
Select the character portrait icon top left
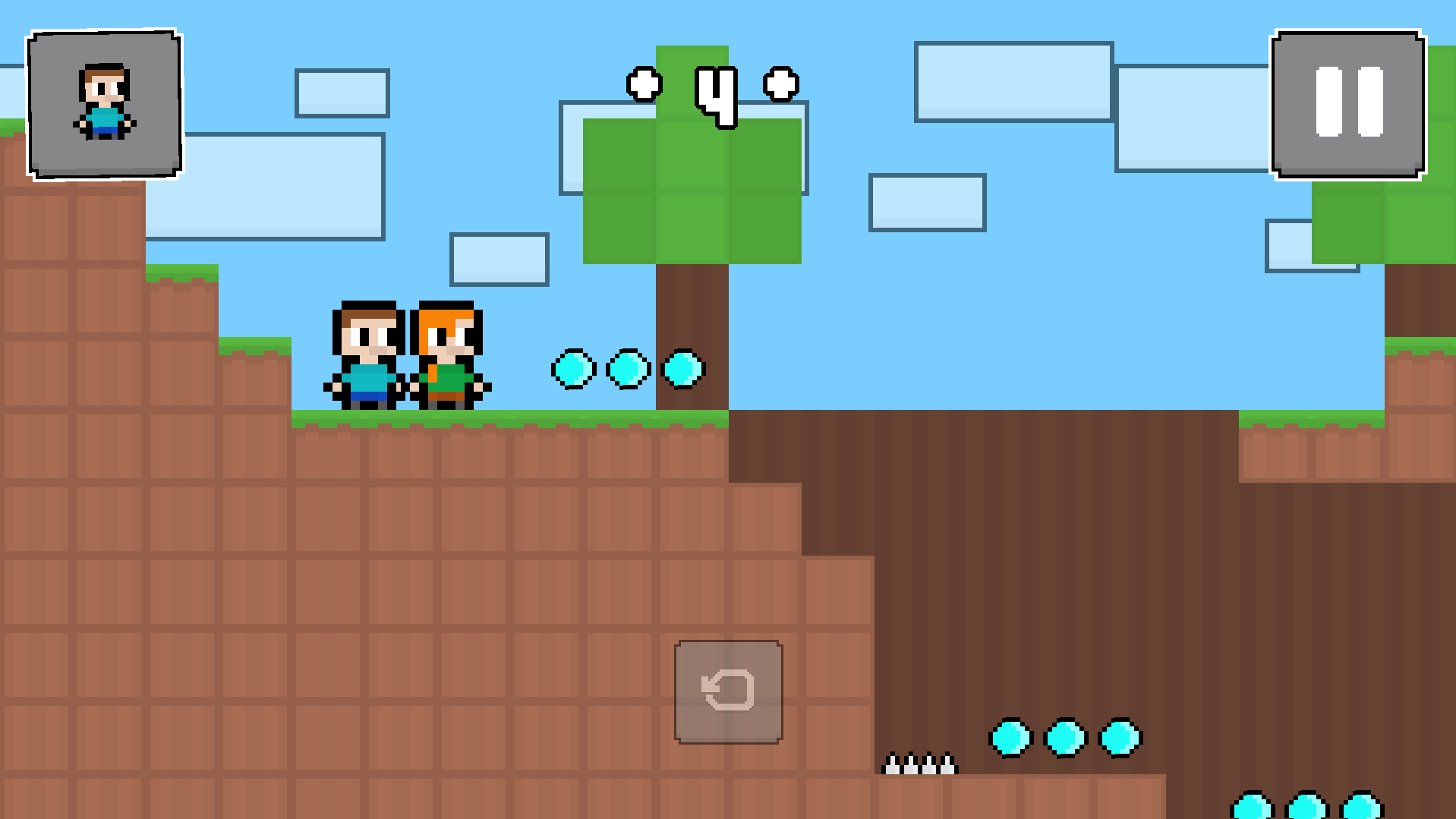click(105, 104)
